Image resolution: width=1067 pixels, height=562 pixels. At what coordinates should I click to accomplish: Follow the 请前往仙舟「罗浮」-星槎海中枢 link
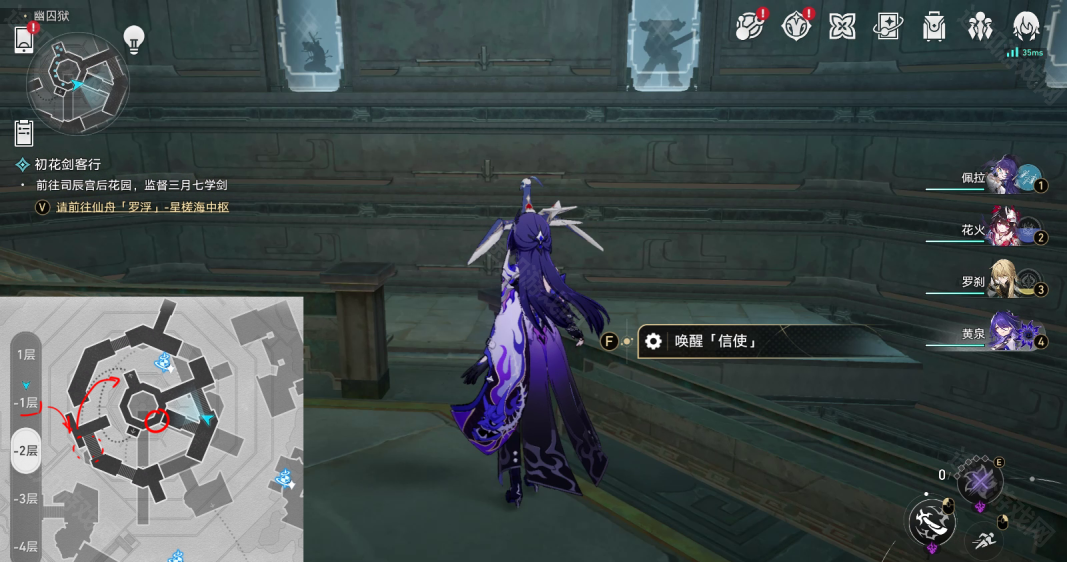(142, 207)
